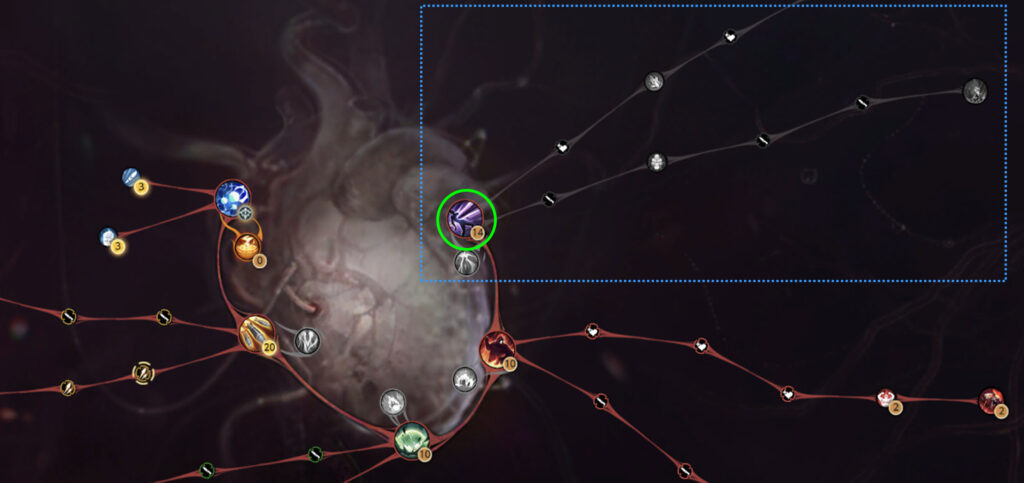
Task: Pick the green skill node with rank 10
Action: point(411,440)
